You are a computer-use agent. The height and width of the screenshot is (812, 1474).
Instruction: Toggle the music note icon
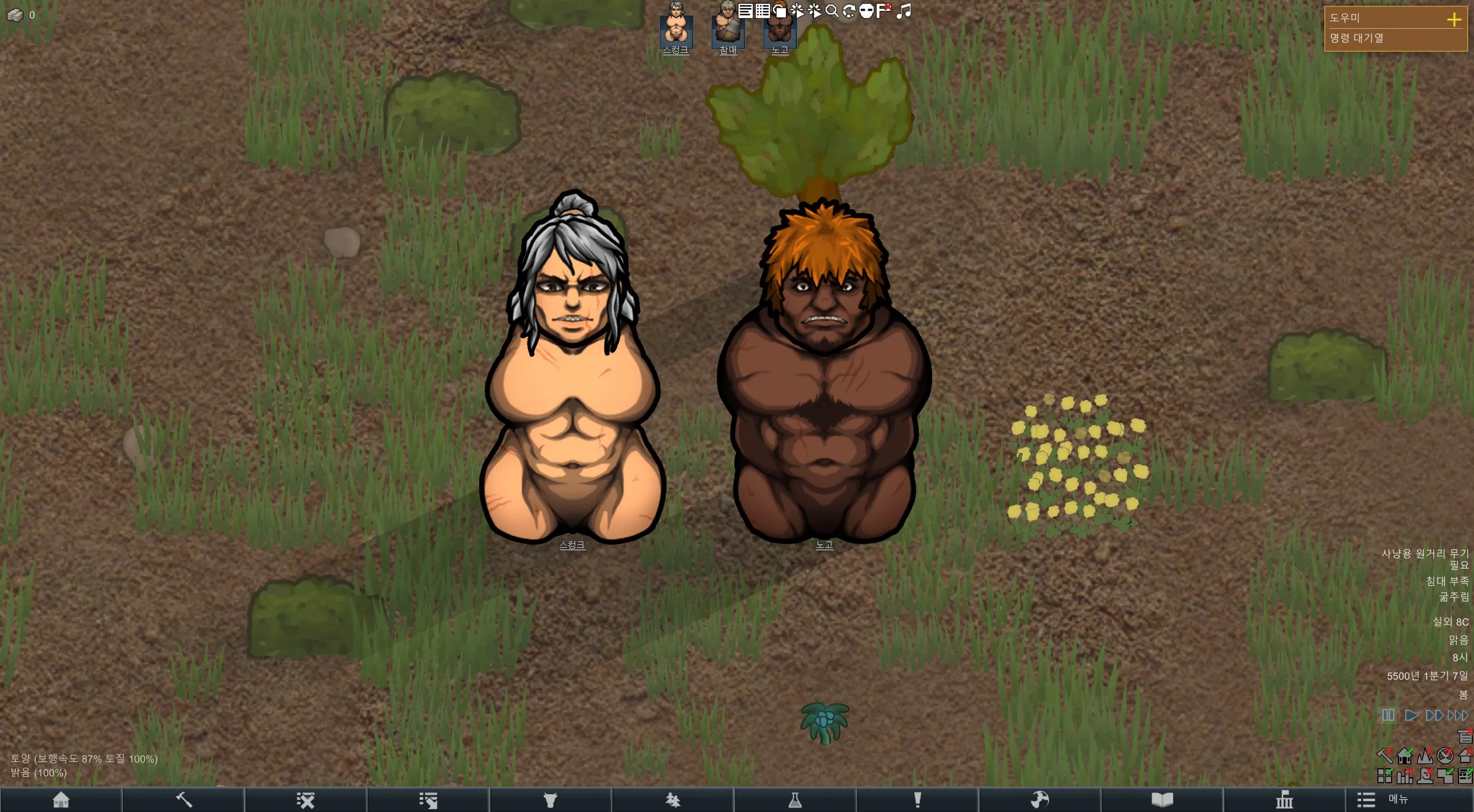click(904, 10)
